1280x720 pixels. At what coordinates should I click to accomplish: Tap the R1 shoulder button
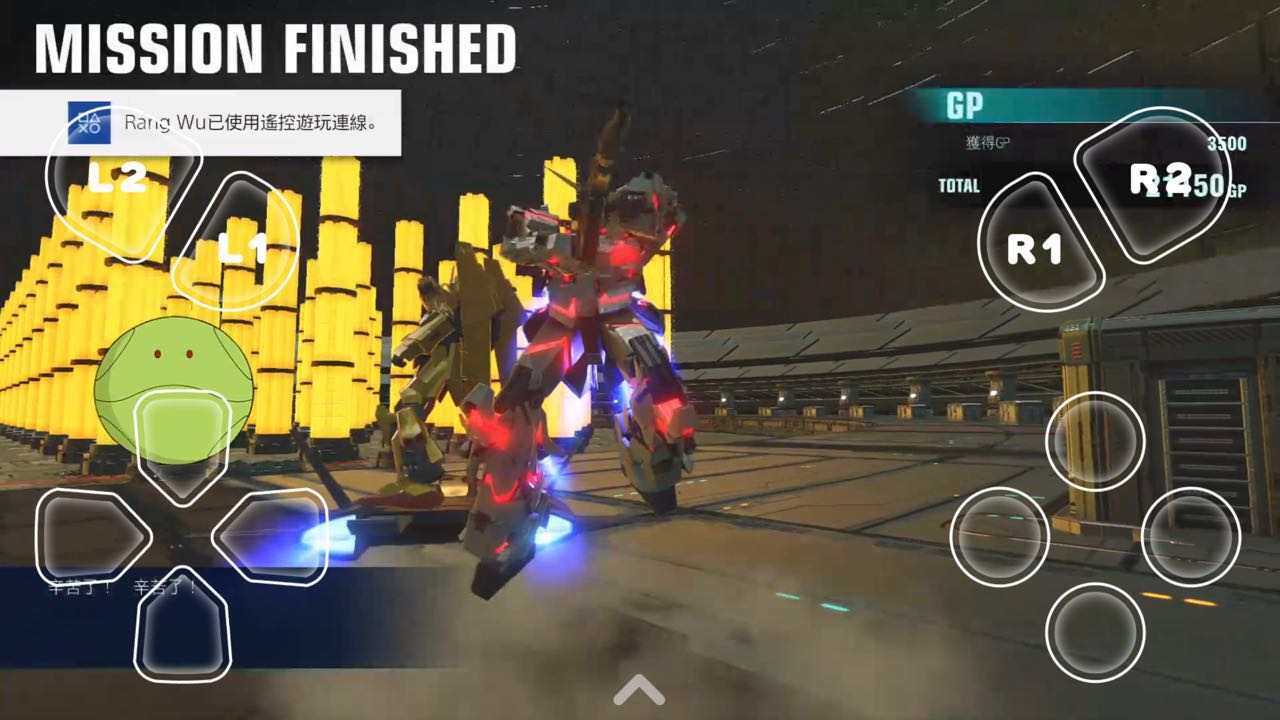[x=1038, y=246]
